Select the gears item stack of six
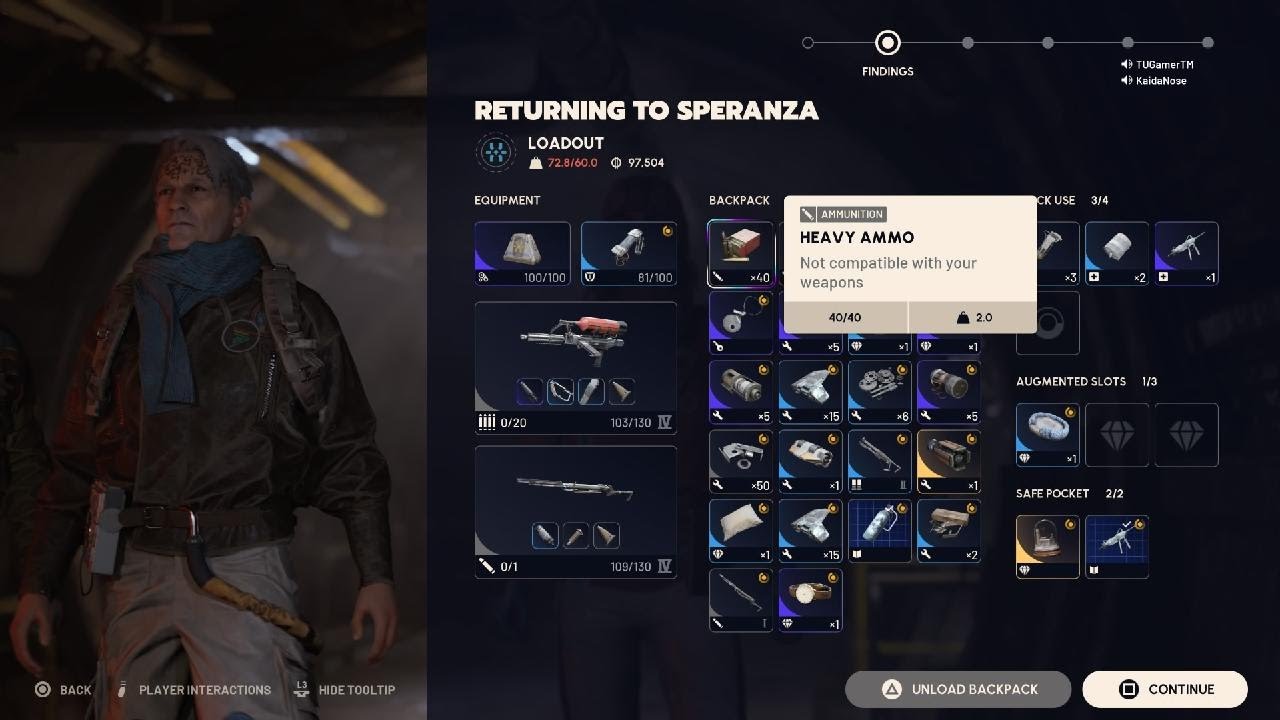This screenshot has height=720, width=1280. point(880,393)
